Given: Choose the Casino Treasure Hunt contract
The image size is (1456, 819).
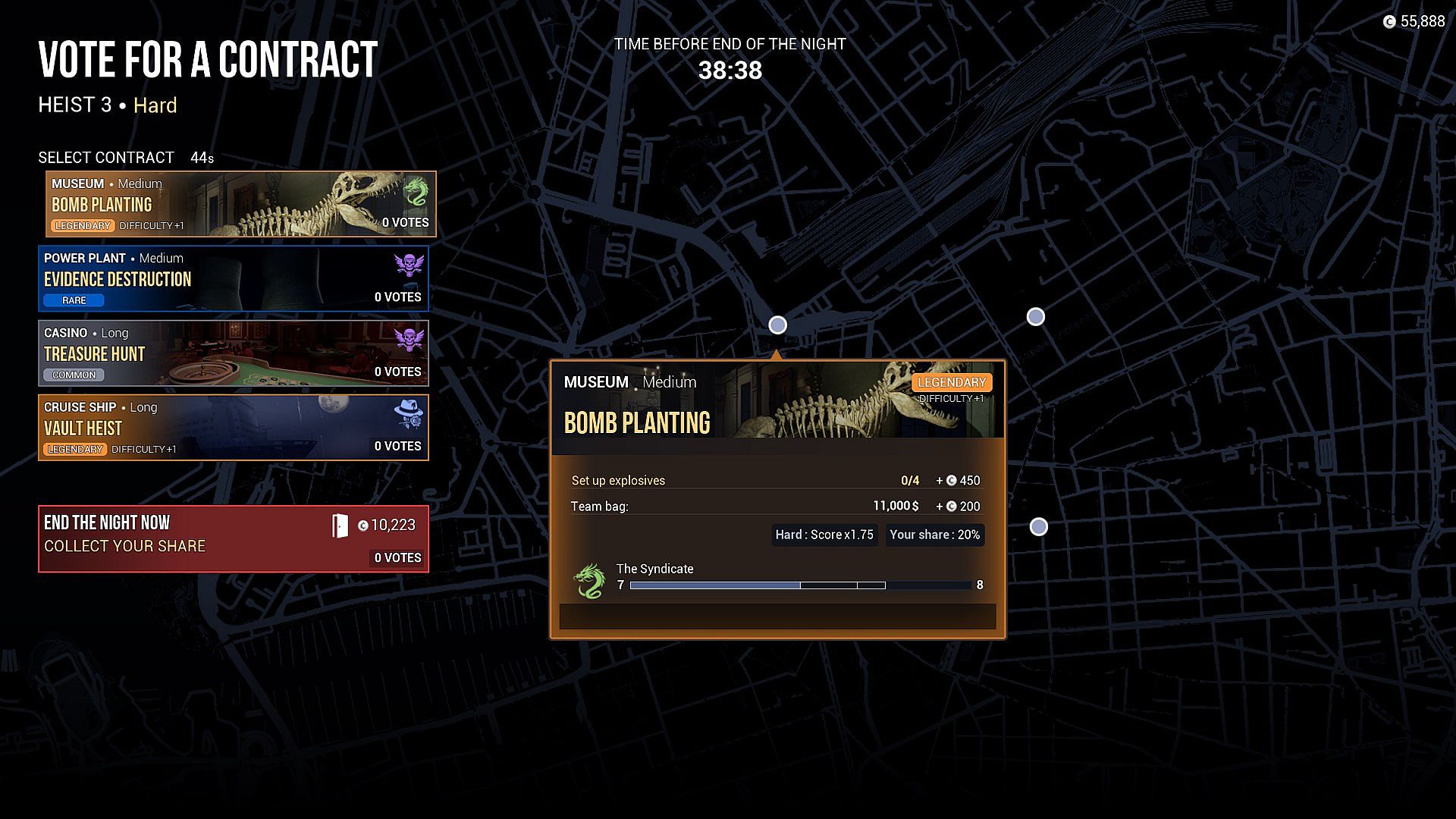Looking at the screenshot, I should click(x=233, y=353).
